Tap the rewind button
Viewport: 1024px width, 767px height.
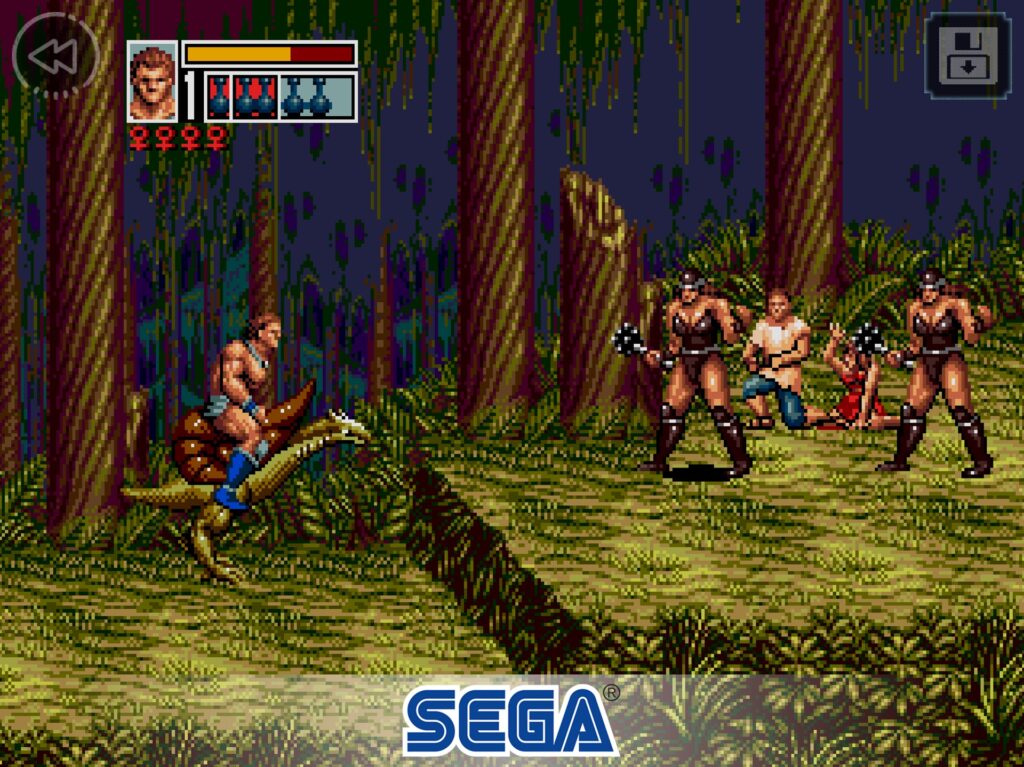[x=54, y=56]
